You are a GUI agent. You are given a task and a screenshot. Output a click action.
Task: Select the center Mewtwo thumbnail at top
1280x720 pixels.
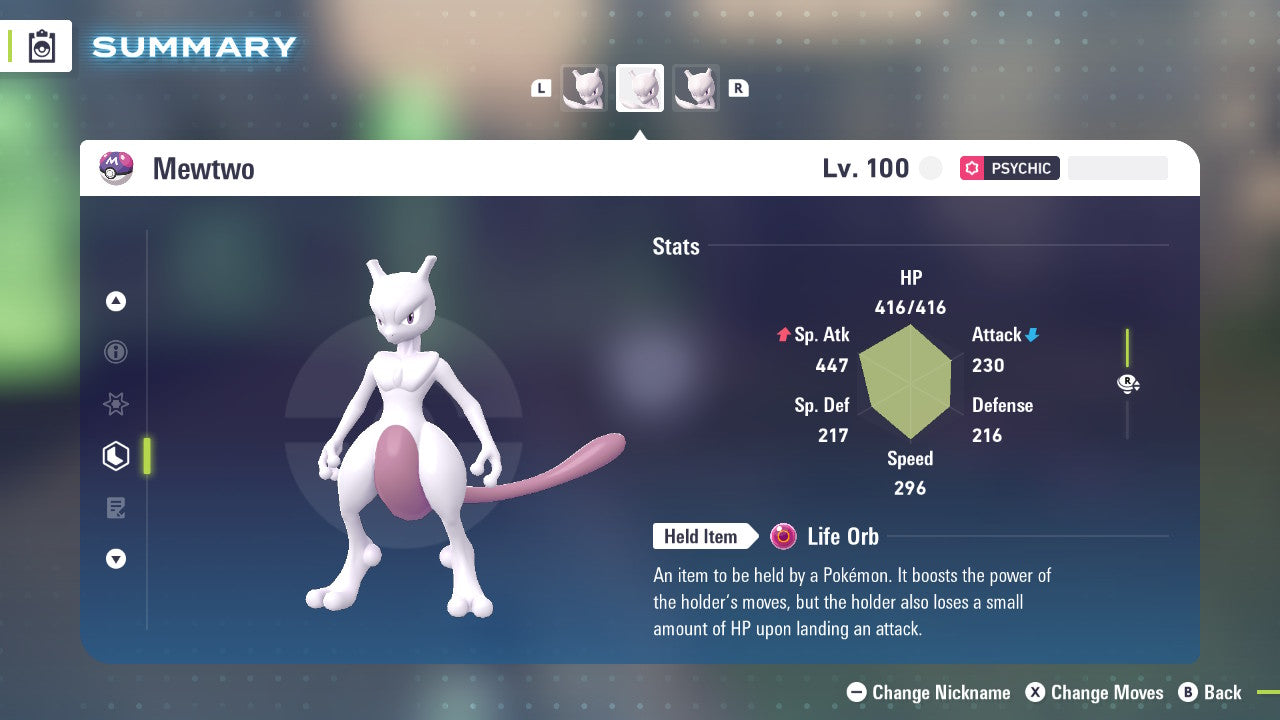[x=640, y=87]
